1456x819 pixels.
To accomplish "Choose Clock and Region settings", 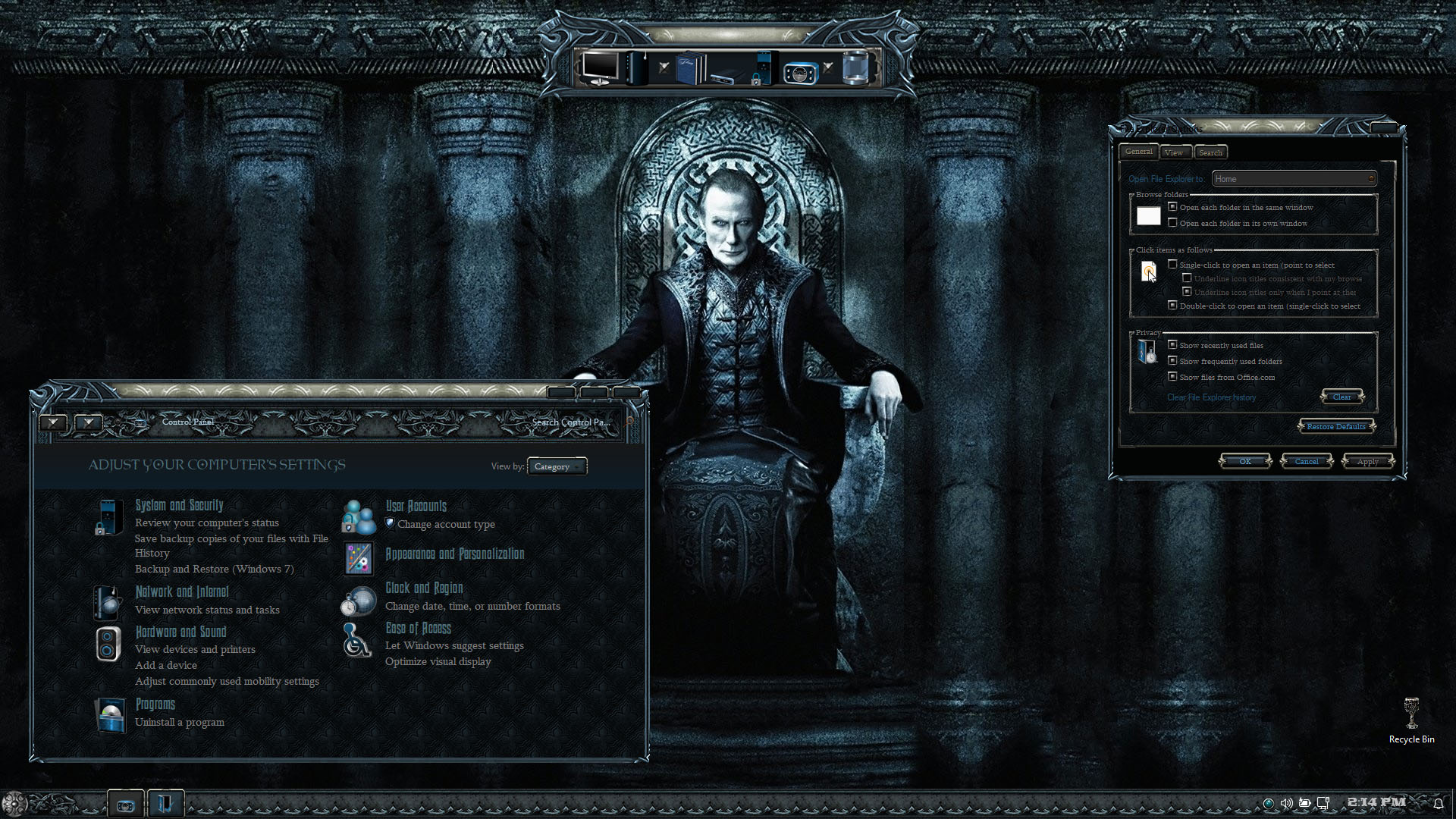I will [423, 588].
